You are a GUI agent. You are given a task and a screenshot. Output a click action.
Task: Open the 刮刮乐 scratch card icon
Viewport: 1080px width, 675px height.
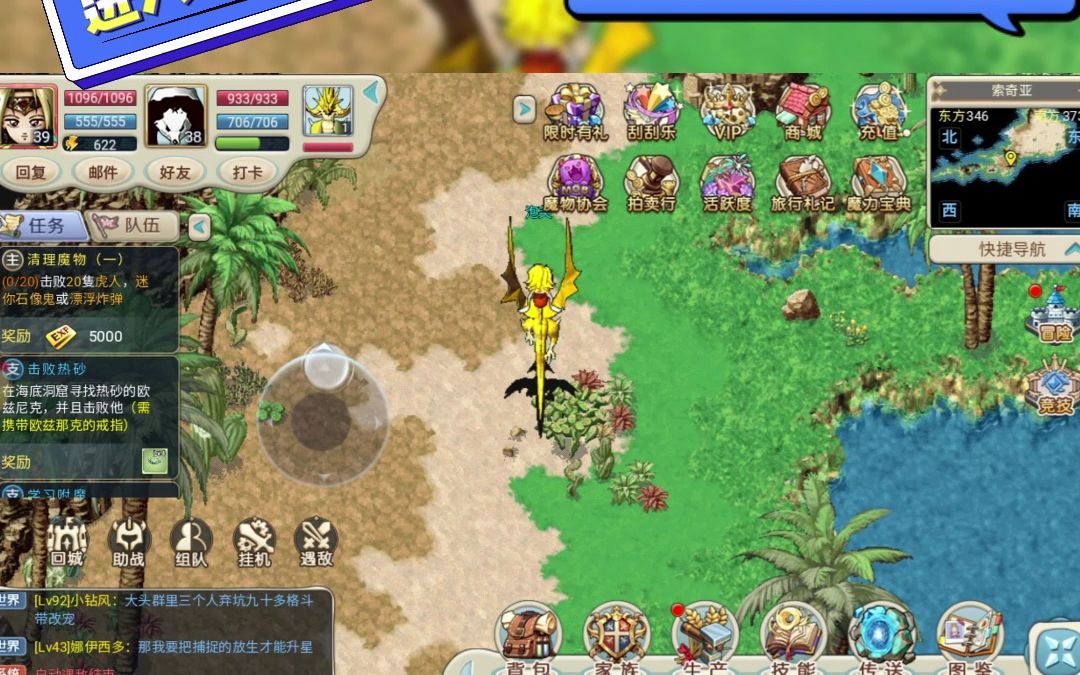coord(651,110)
